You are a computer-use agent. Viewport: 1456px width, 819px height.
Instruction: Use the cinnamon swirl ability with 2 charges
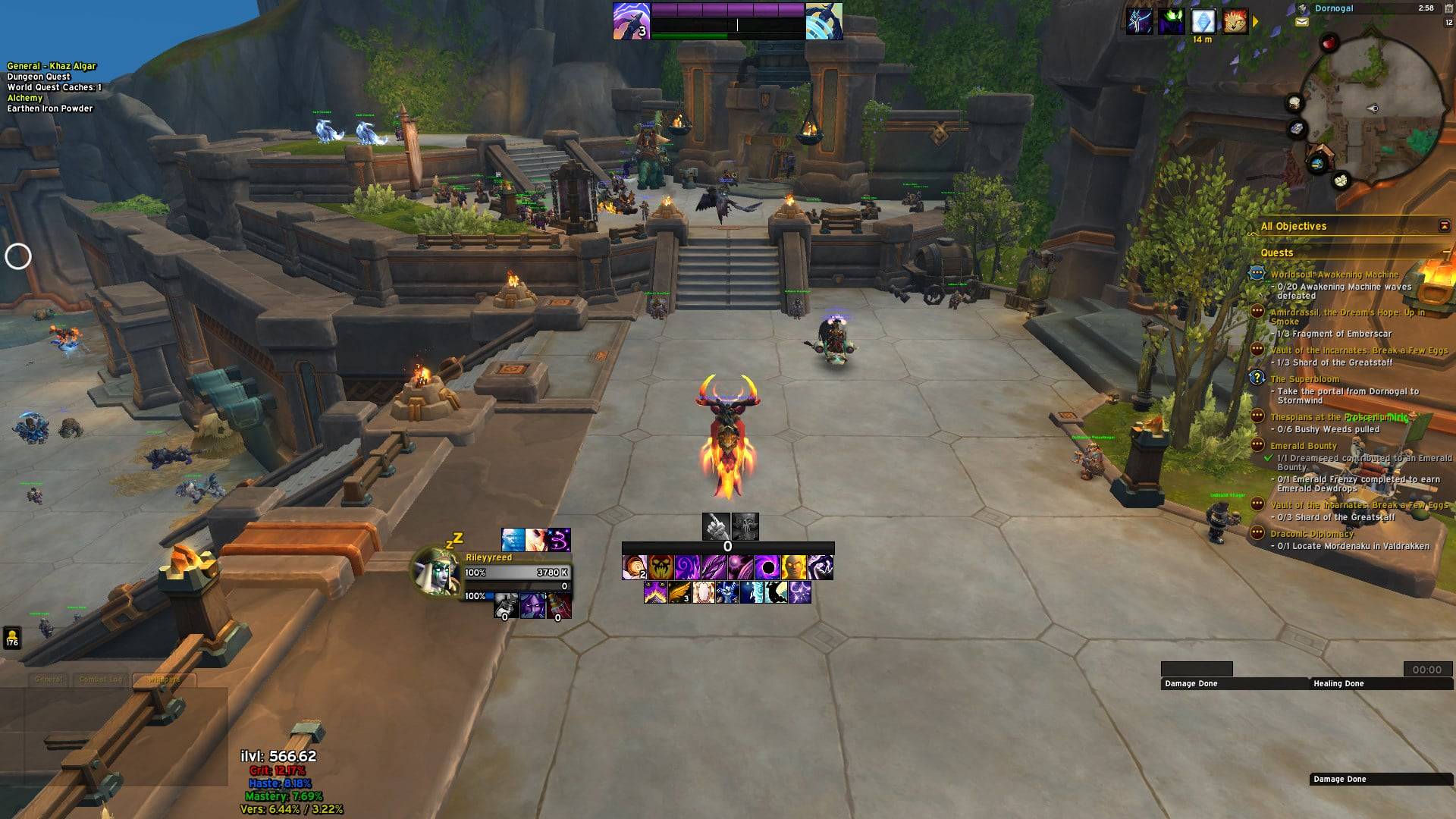coord(635,567)
